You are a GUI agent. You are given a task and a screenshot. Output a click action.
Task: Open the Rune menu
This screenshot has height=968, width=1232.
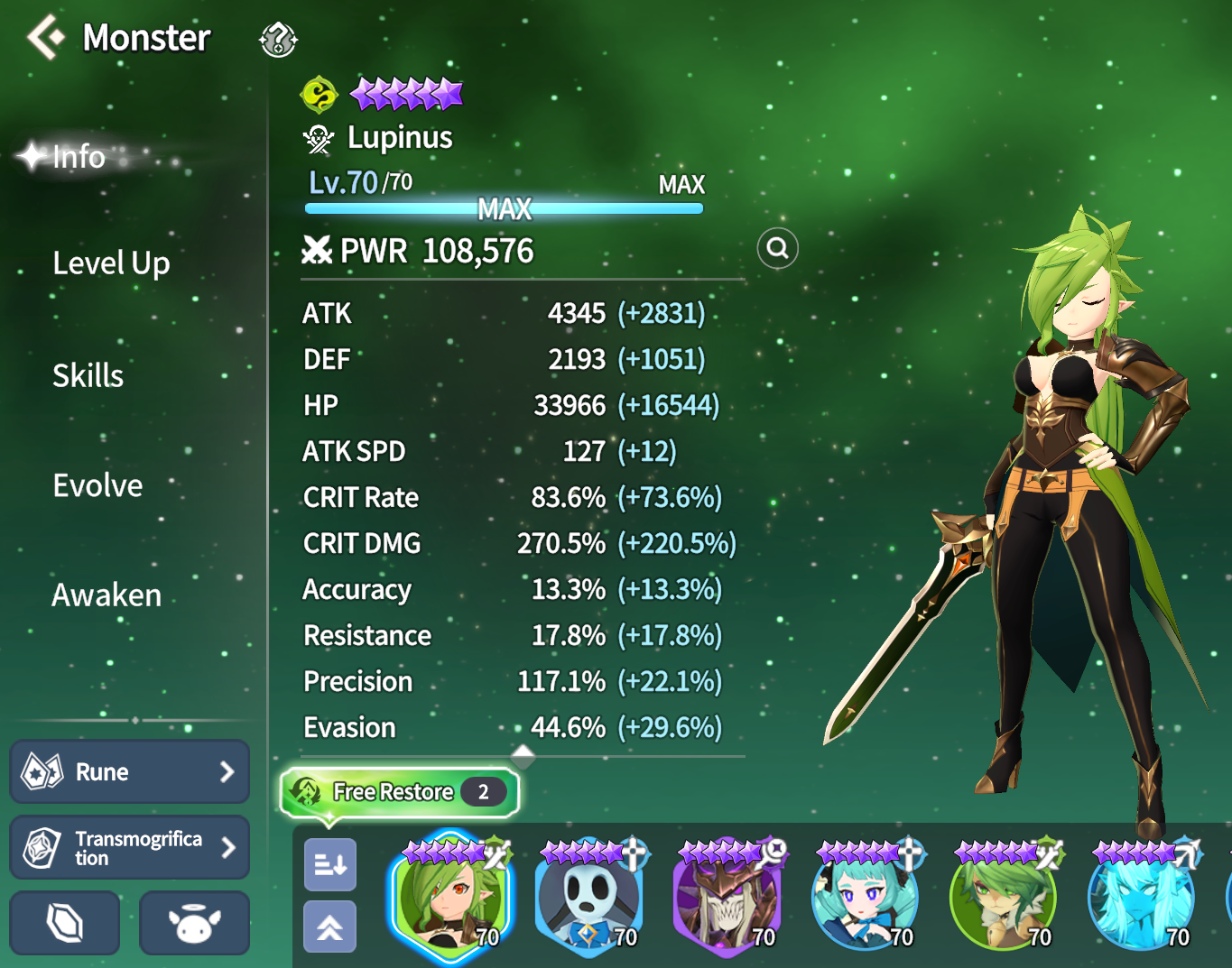click(129, 772)
